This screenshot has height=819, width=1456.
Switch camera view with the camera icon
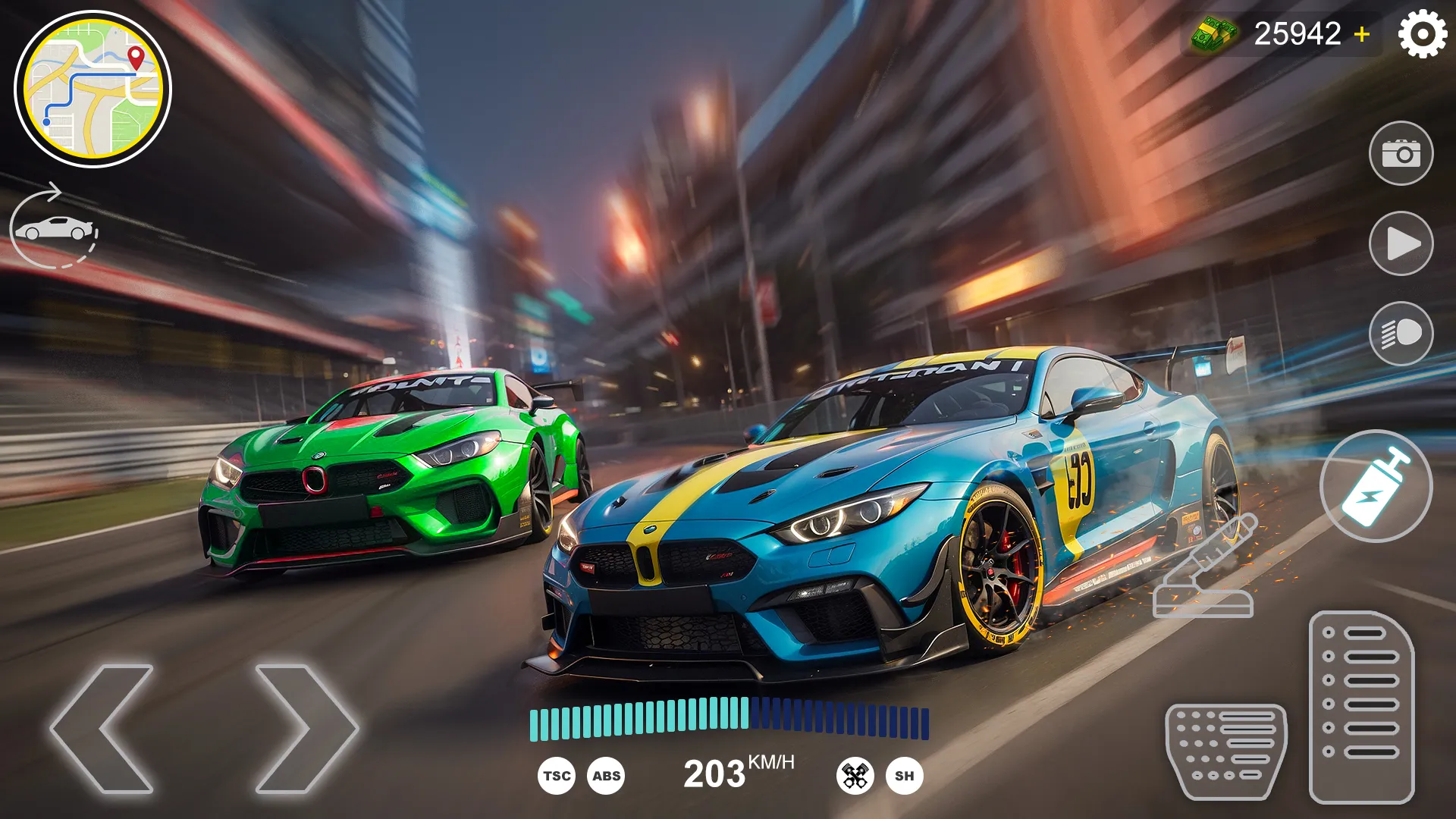1402,152
